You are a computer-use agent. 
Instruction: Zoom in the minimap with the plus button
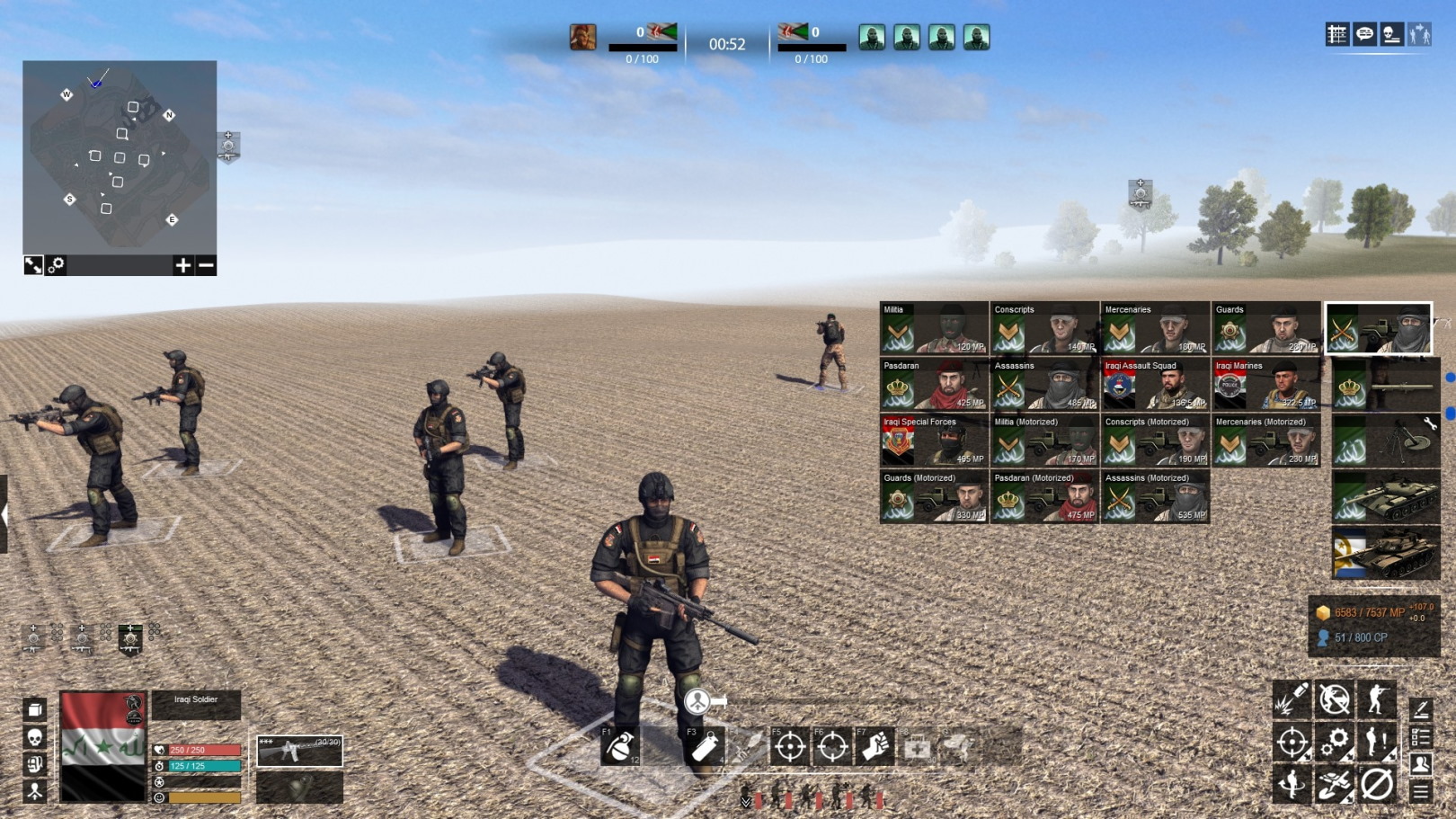182,265
